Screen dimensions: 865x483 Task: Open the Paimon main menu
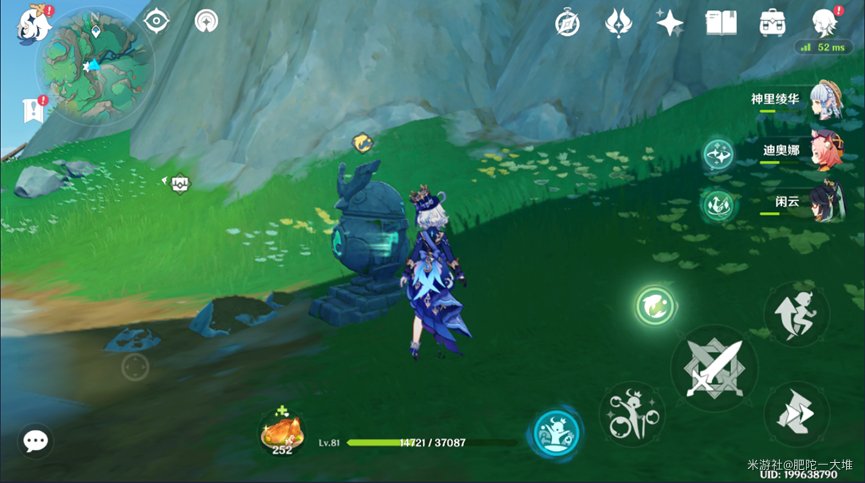point(28,23)
